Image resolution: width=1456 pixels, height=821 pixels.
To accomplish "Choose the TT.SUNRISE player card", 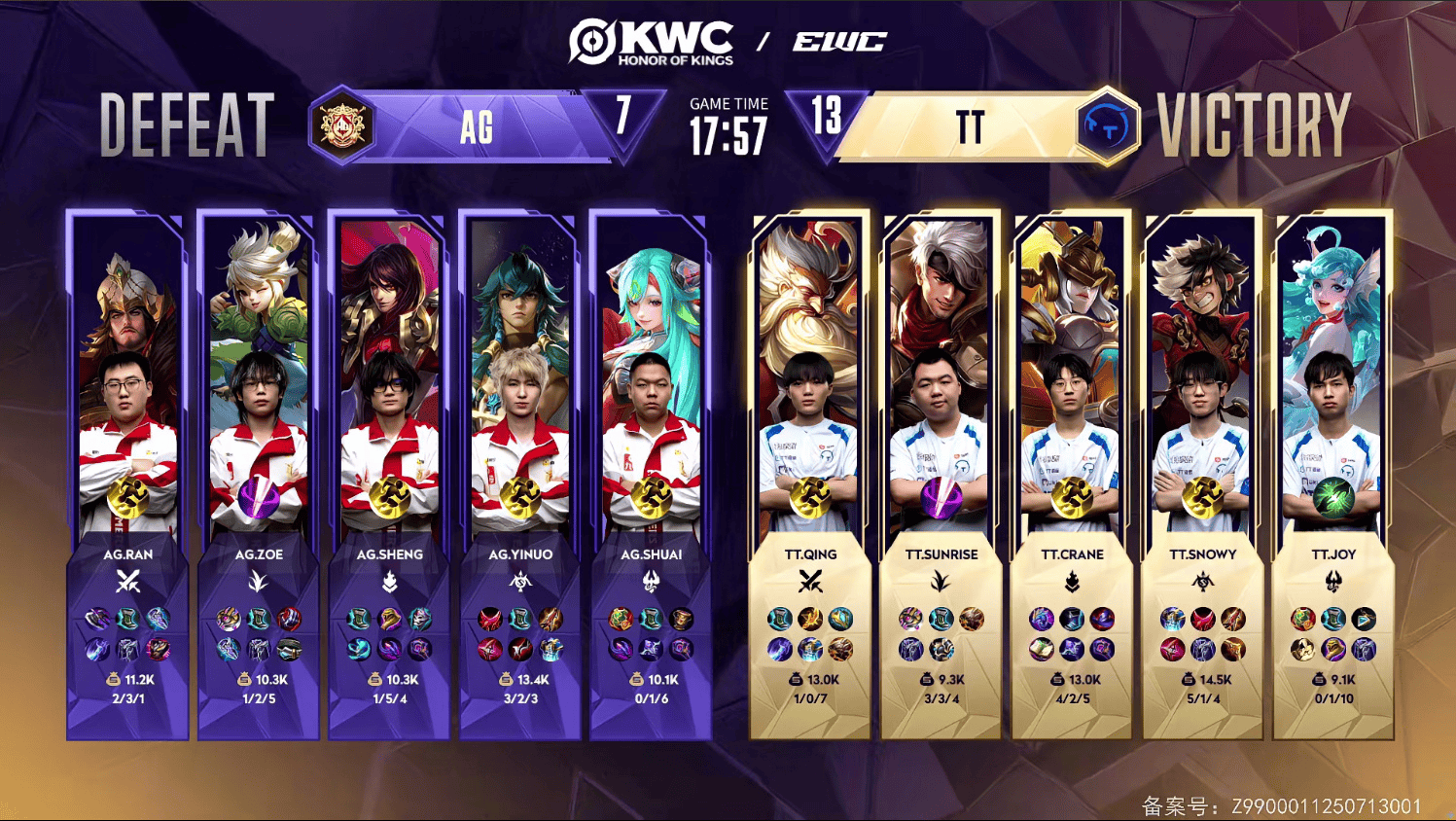I will tap(941, 475).
